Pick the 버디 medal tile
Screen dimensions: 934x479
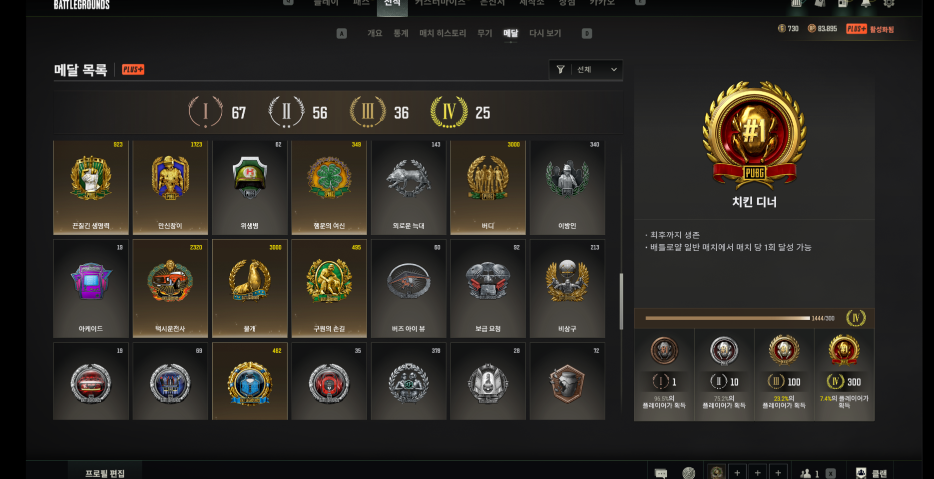click(x=488, y=187)
